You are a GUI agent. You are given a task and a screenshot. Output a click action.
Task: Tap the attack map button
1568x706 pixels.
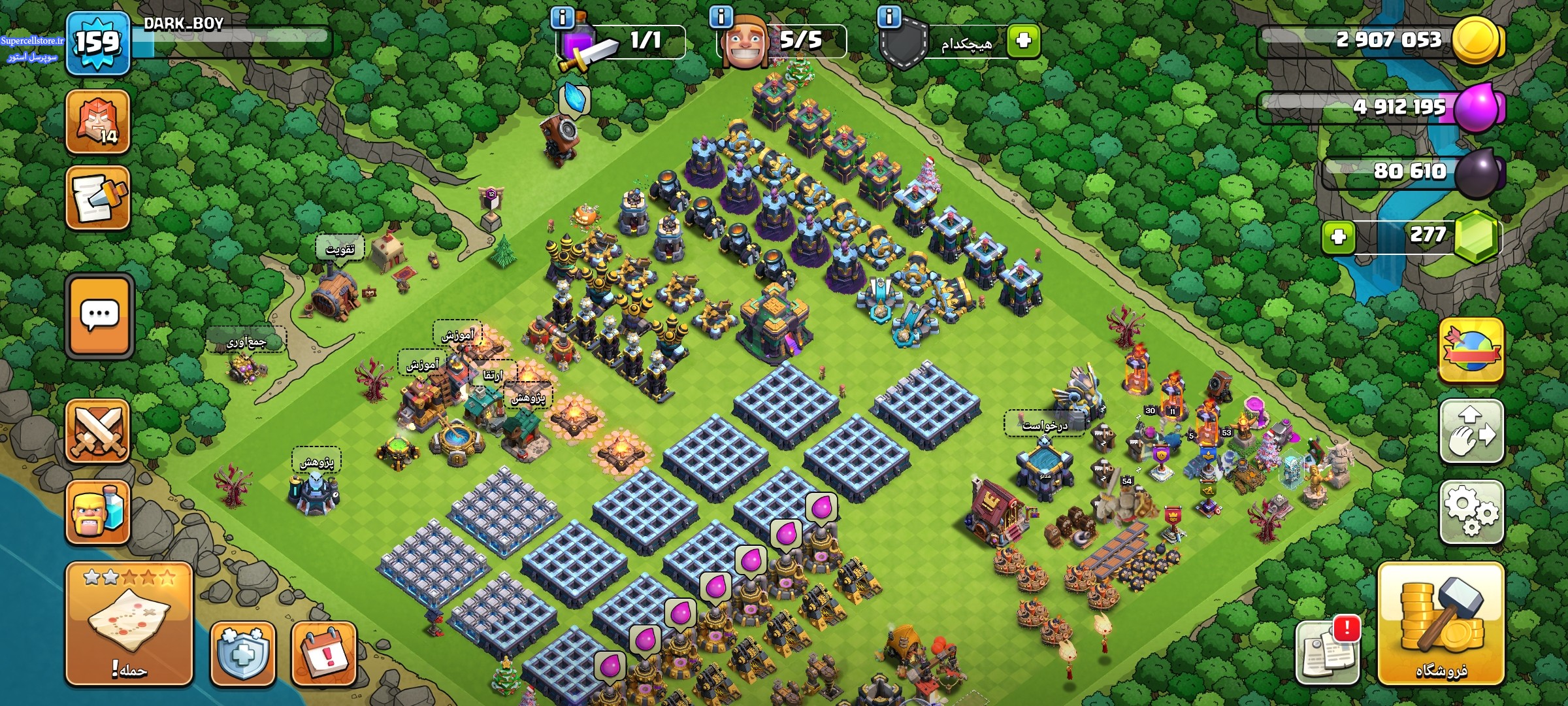click(129, 623)
